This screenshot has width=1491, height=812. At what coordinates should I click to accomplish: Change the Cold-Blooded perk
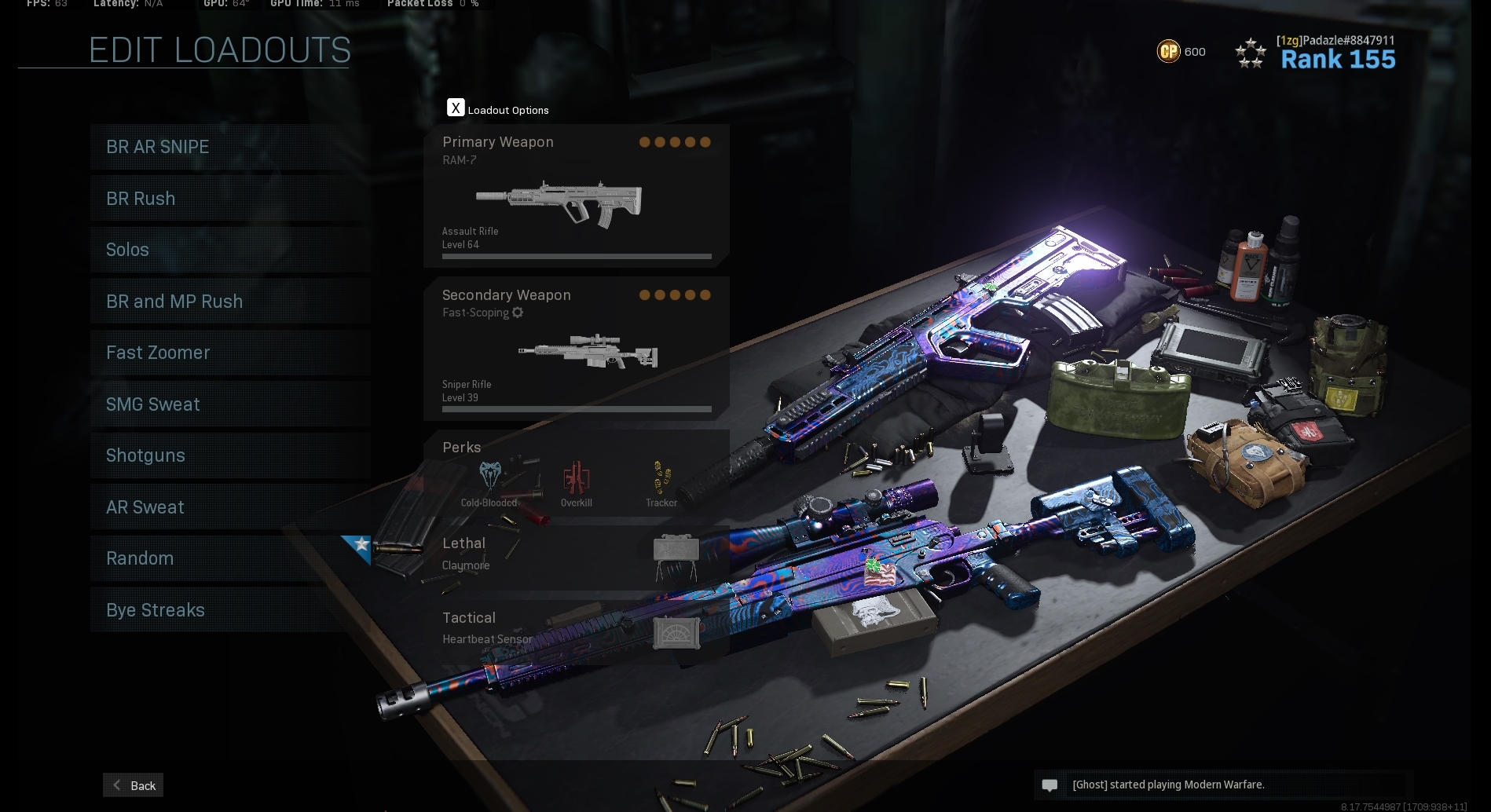point(489,481)
